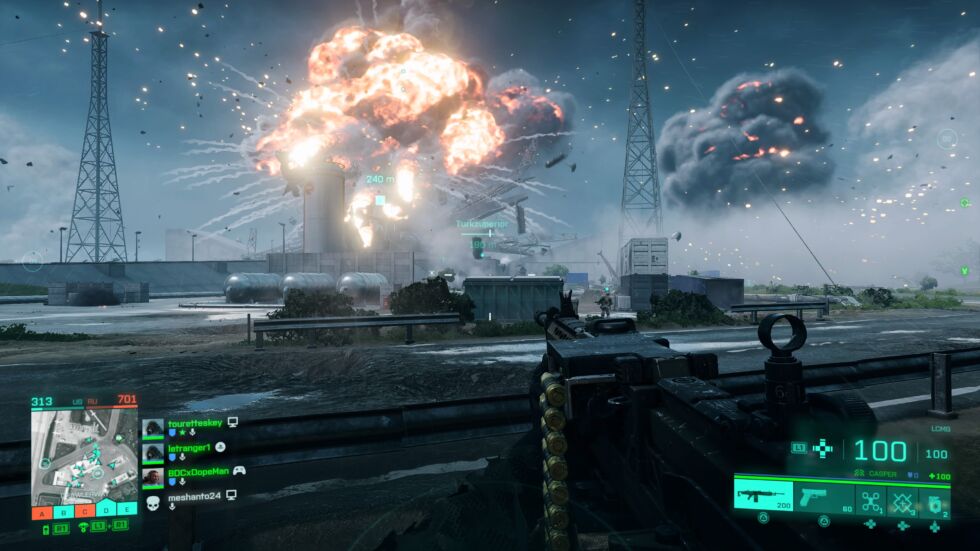This screenshot has width=980, height=551.
Task: Select the light machine gun weapon slot
Action: [762, 494]
